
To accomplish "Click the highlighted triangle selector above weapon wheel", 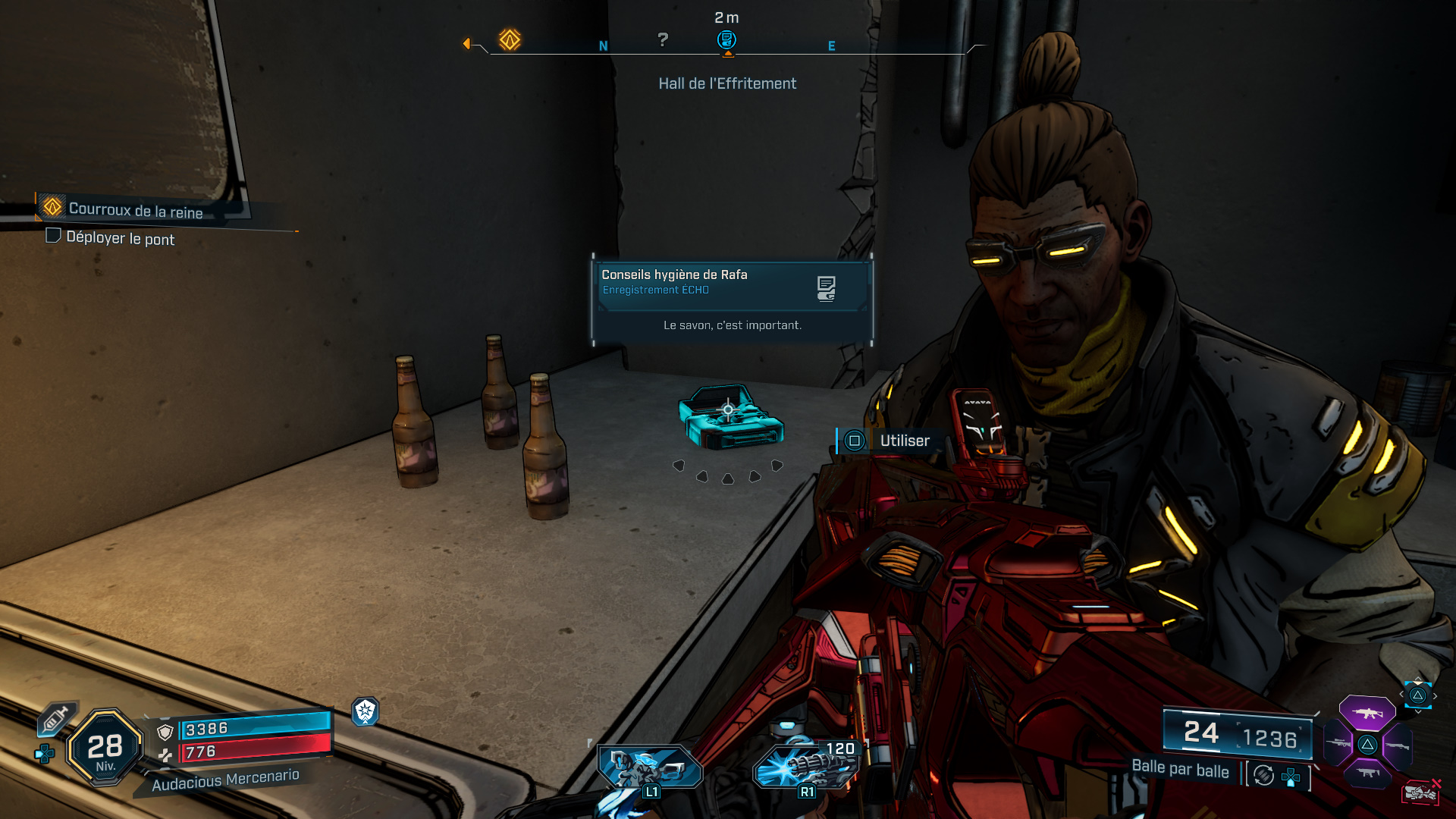I will point(1417,695).
